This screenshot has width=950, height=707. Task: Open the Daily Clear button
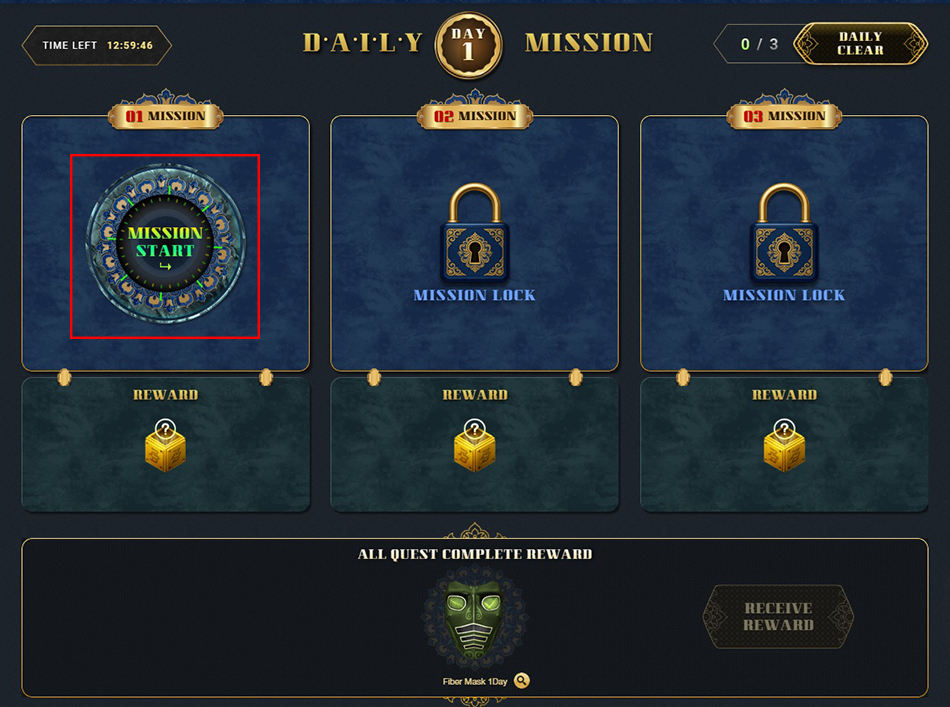[860, 44]
